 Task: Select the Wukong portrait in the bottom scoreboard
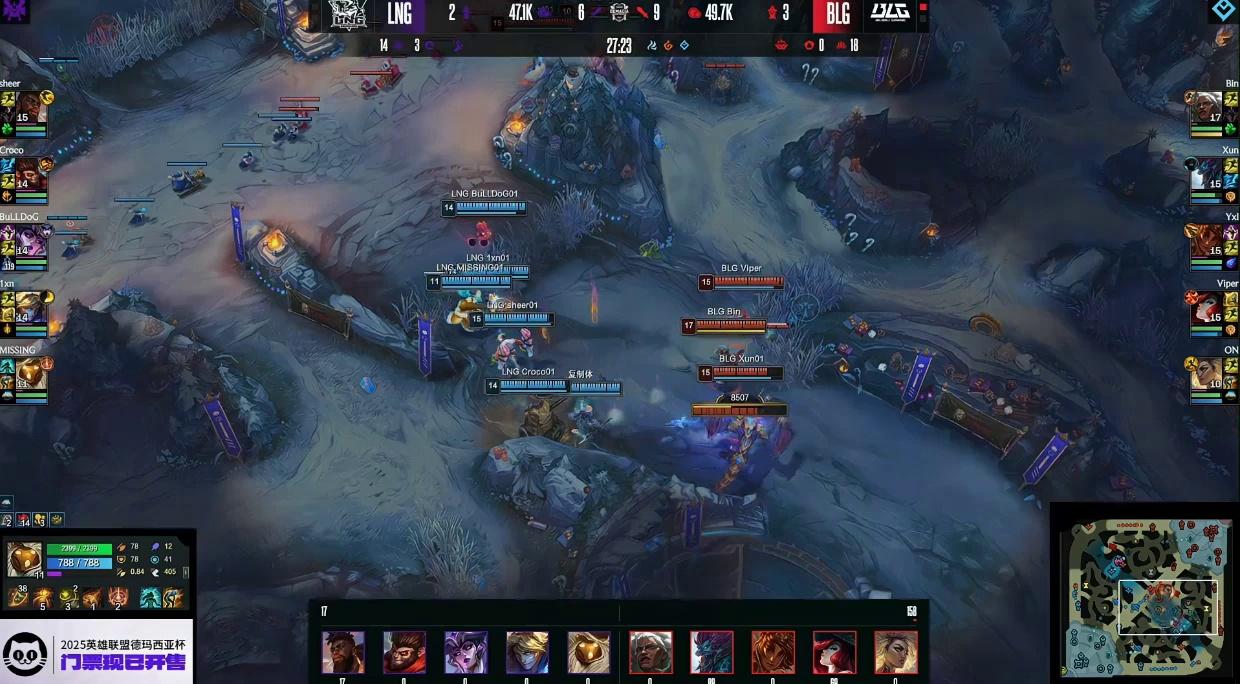(x=404, y=652)
